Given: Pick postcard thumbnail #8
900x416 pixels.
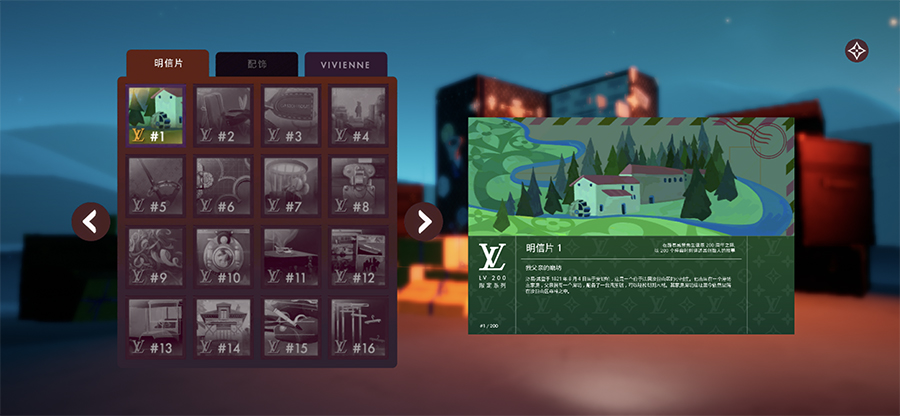Looking at the screenshot, I should (x=358, y=186).
